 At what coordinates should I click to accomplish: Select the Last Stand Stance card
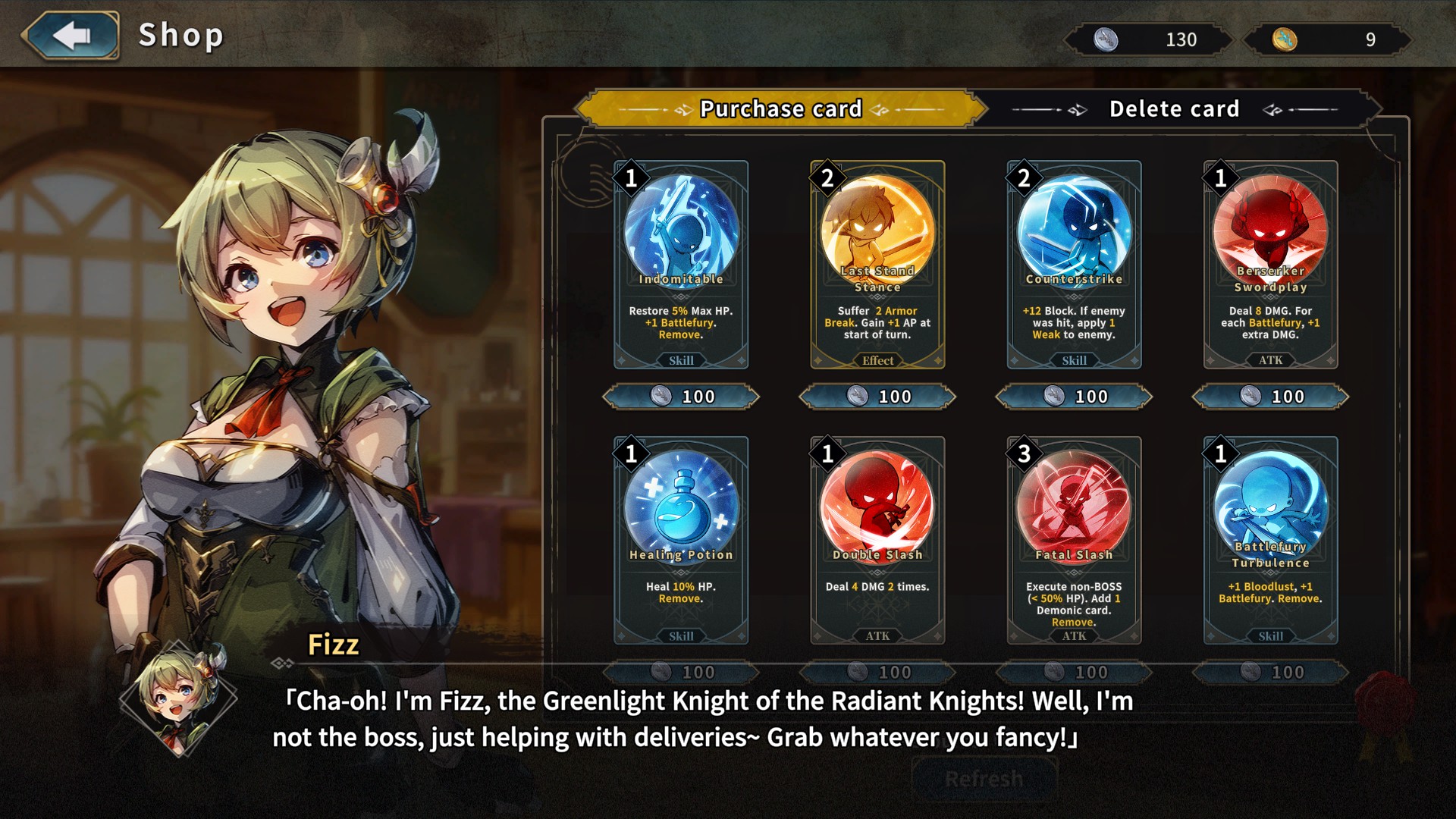click(x=877, y=264)
